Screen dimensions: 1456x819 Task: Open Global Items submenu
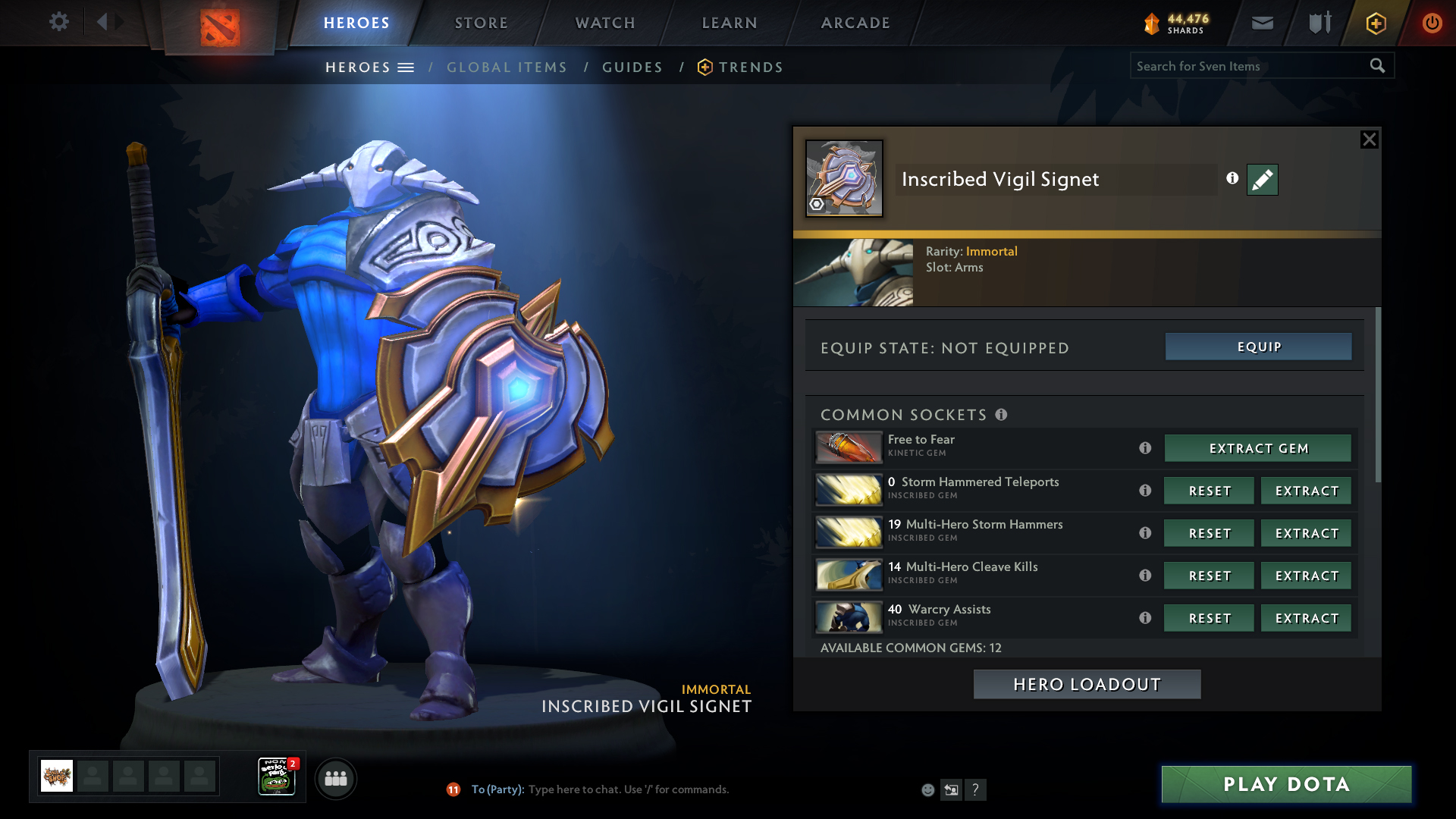pyautogui.click(x=507, y=67)
